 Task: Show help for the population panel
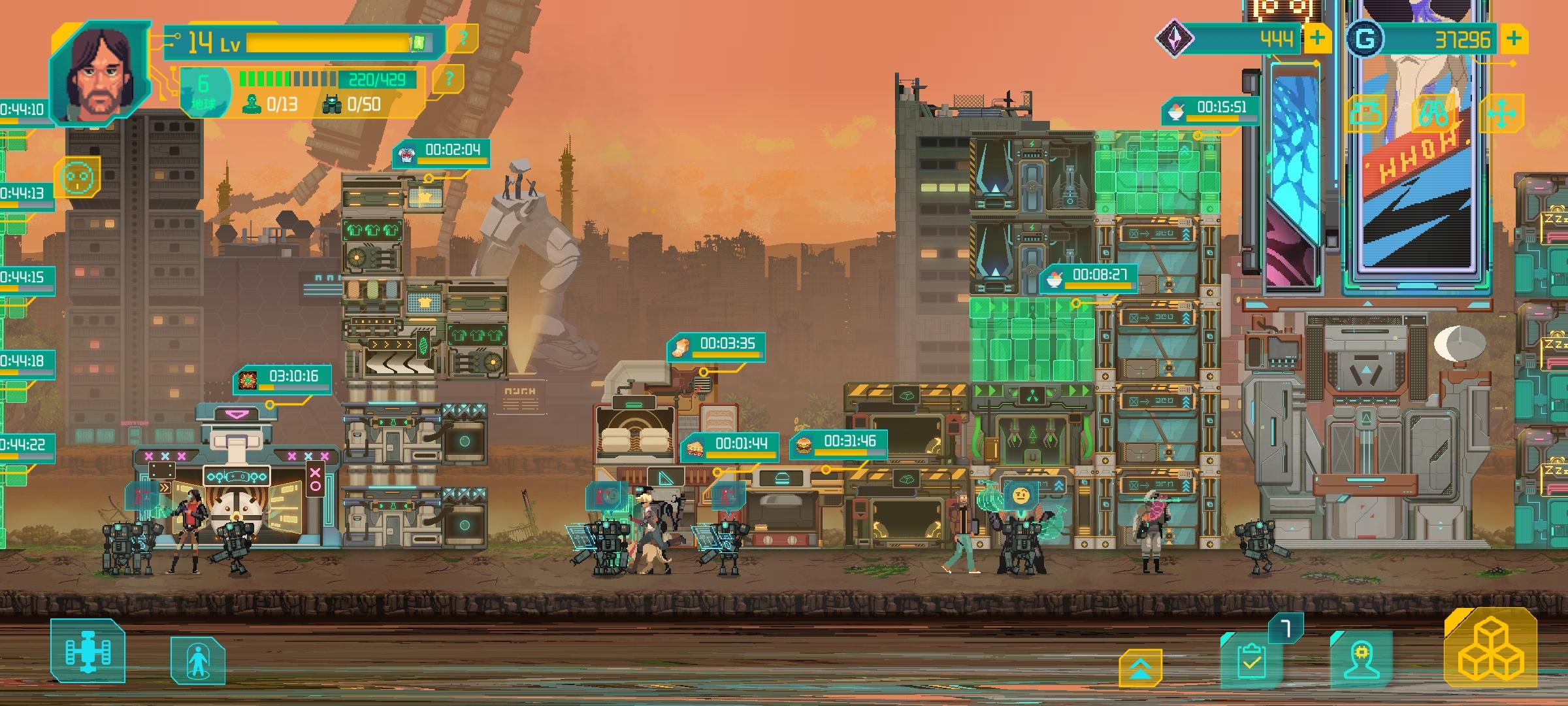[x=448, y=80]
